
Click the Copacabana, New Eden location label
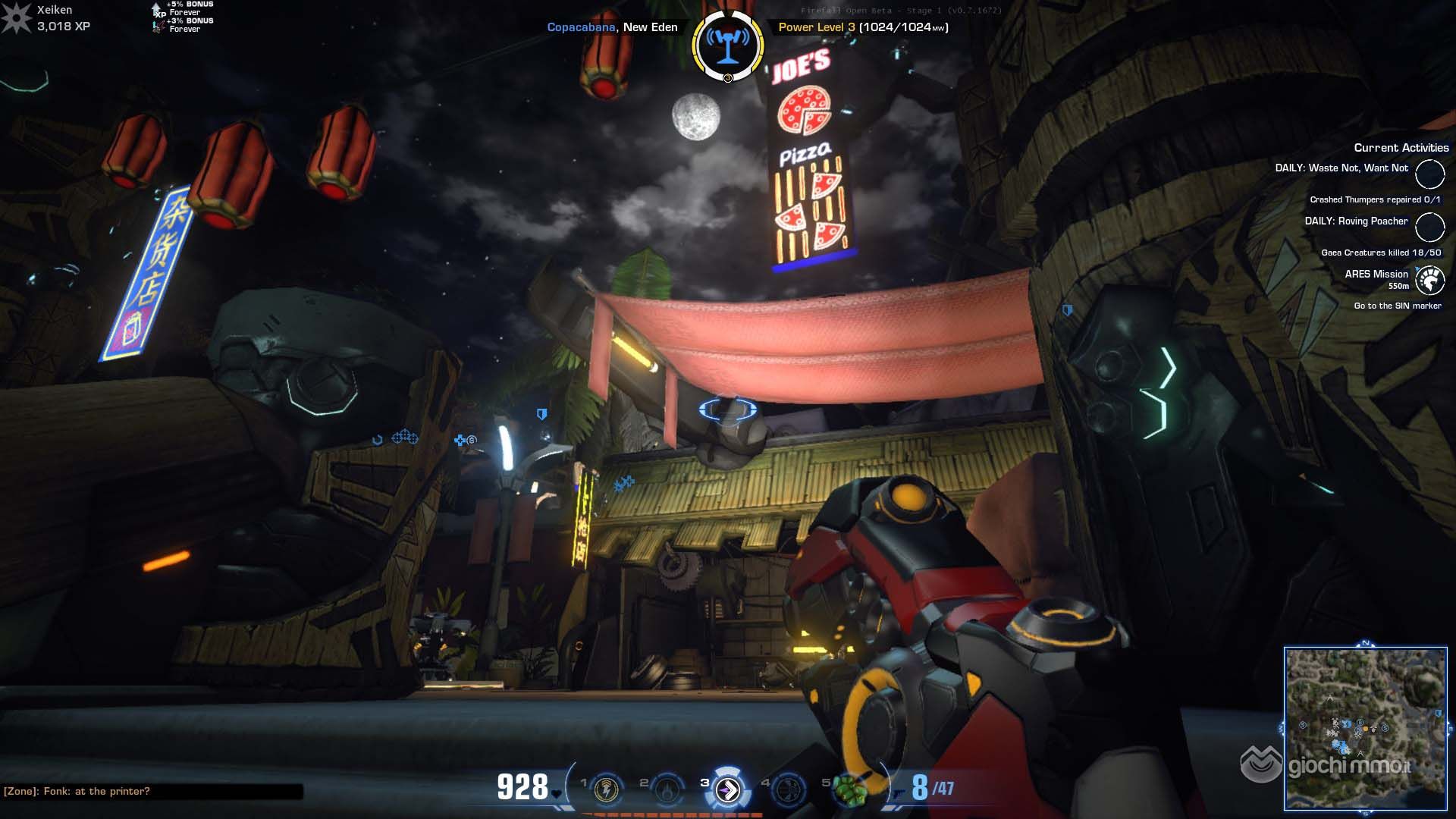(612, 27)
